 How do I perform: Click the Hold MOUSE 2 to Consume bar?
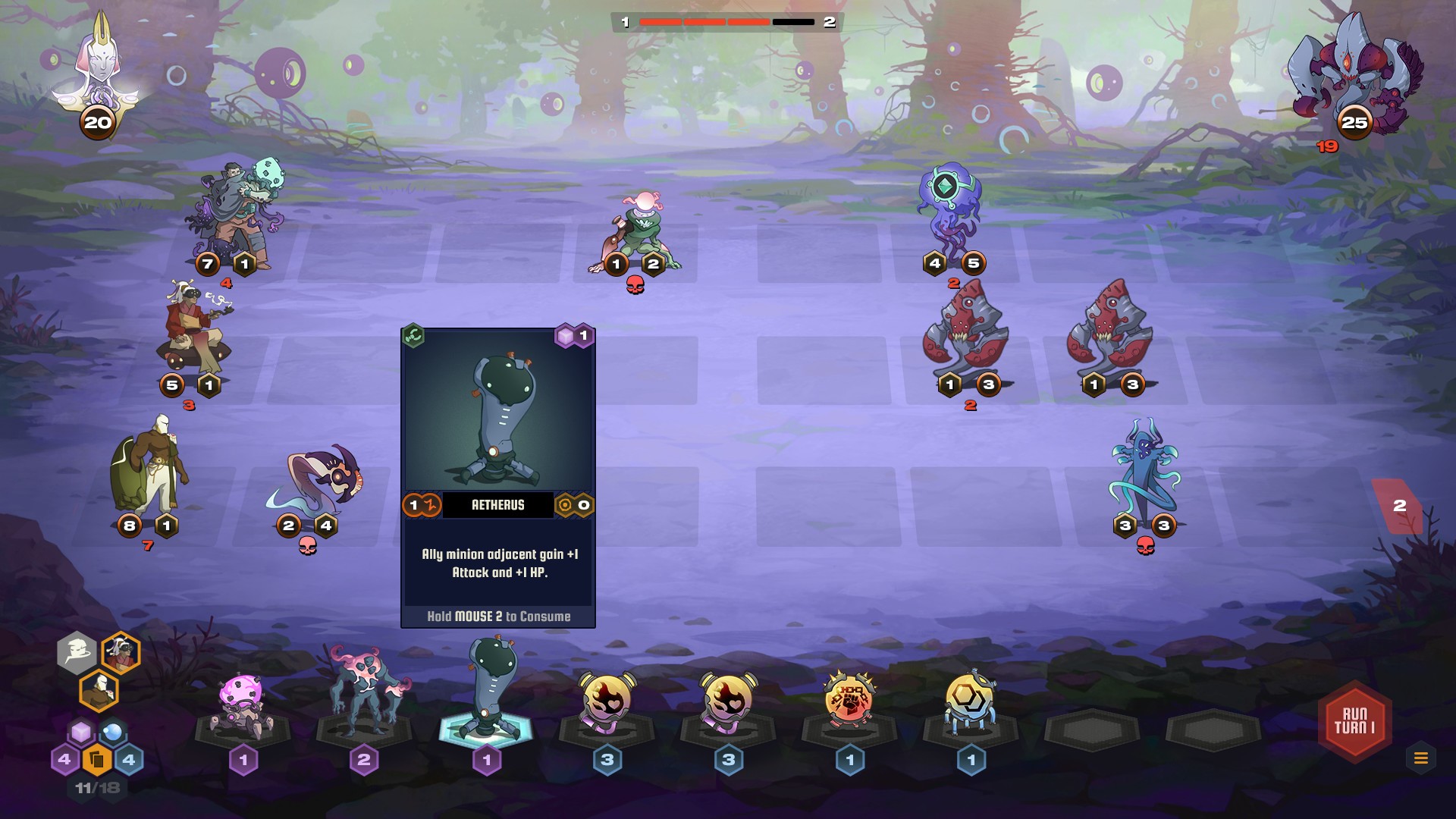[x=499, y=617]
